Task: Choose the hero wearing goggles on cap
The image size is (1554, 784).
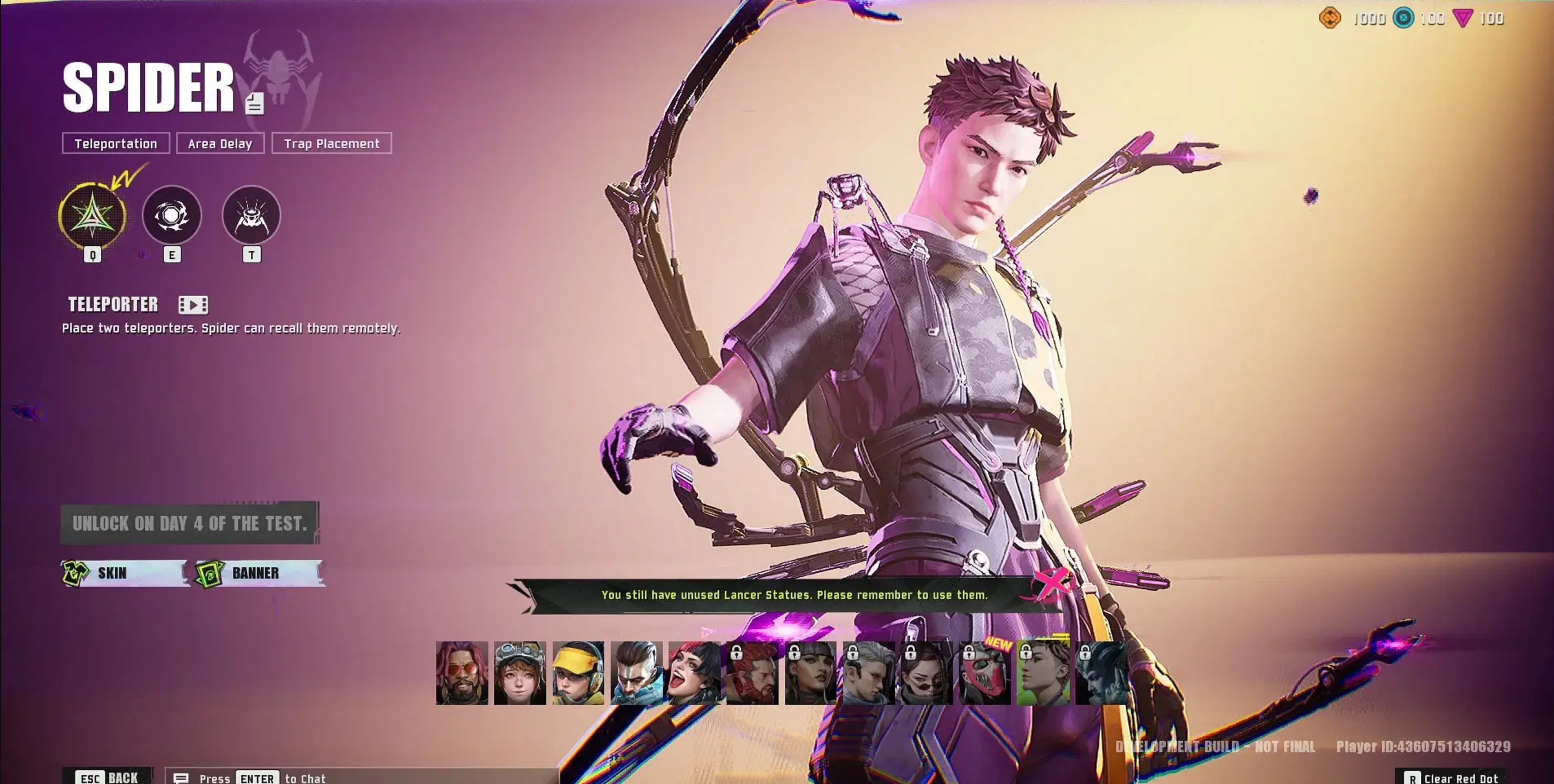Action: click(520, 673)
